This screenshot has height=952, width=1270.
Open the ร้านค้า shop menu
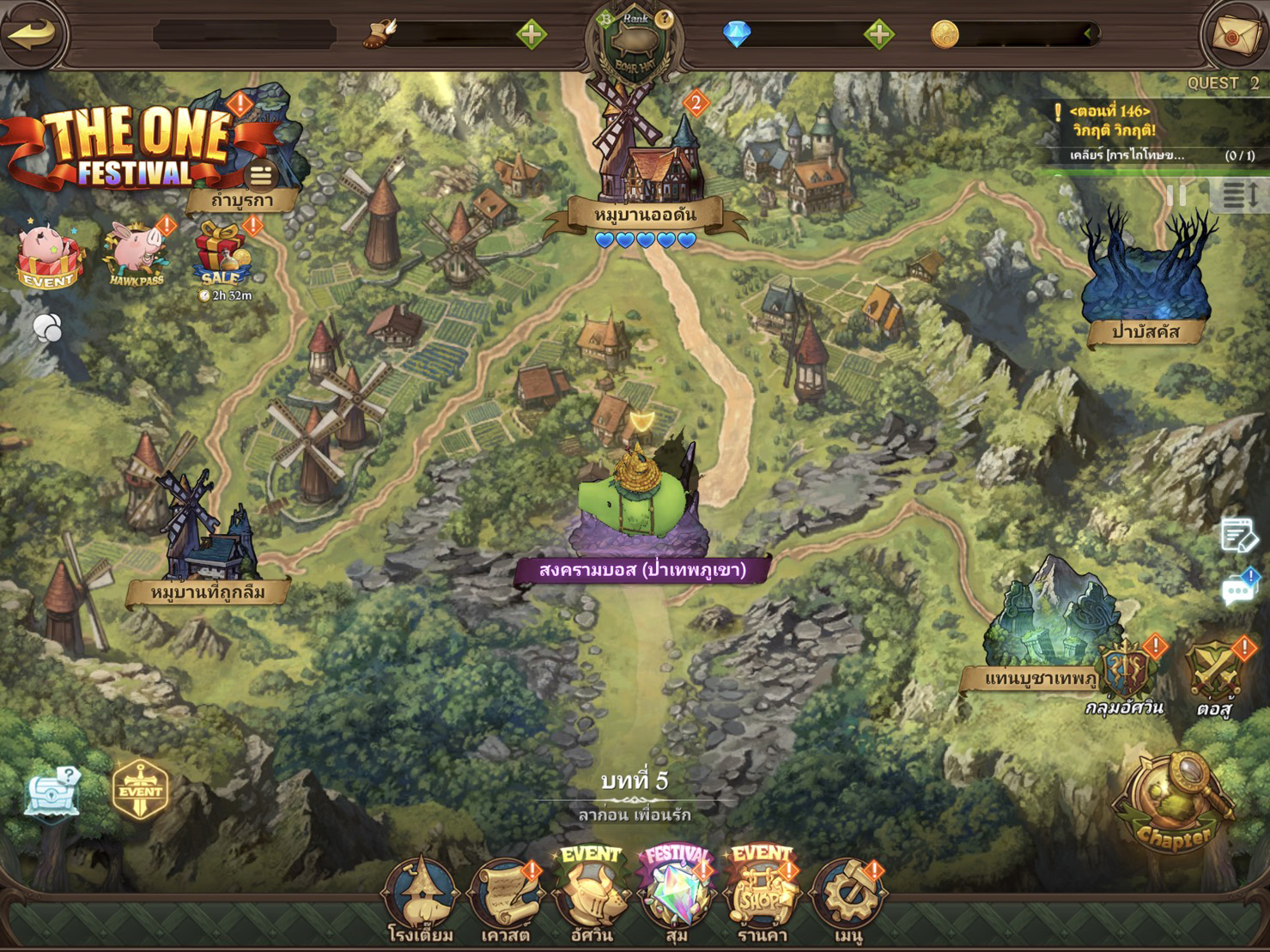click(x=762, y=897)
